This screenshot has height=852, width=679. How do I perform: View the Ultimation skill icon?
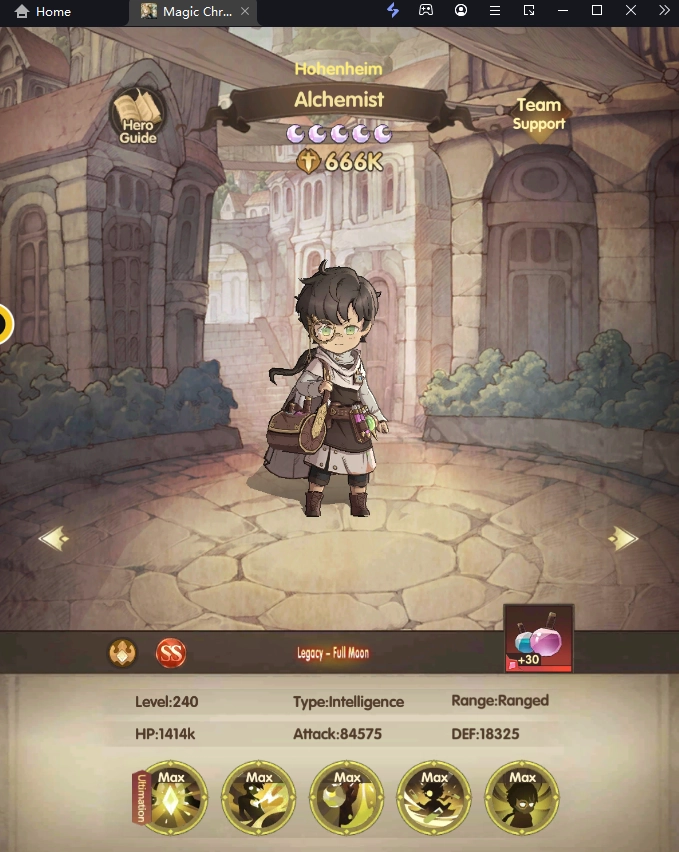172,797
